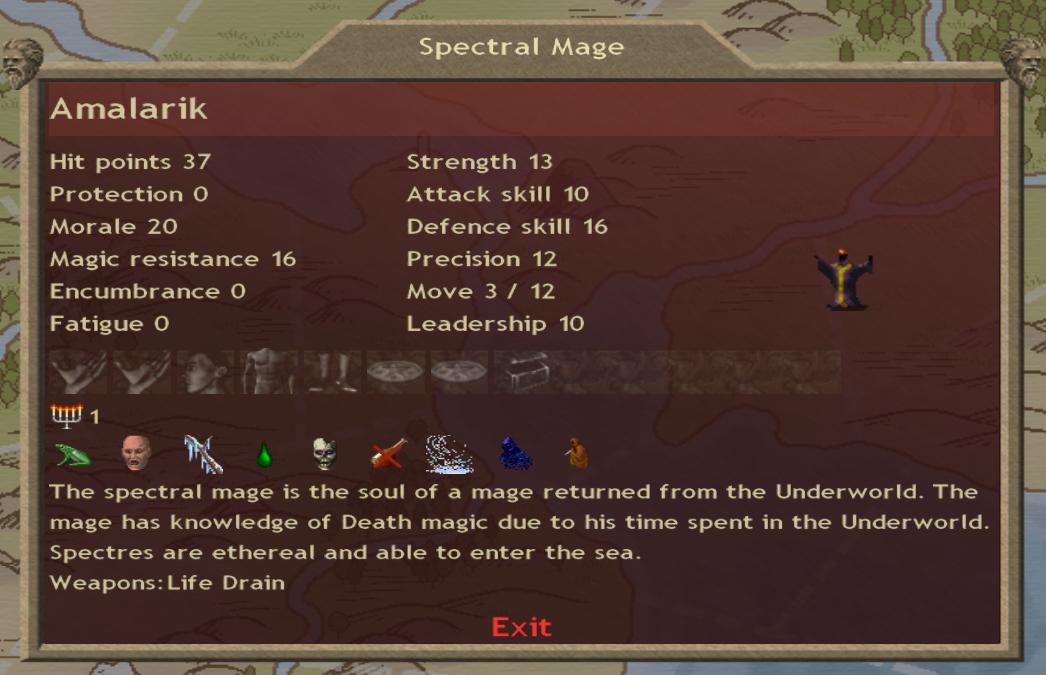Click the spectral mage unit portrait
Viewport: 1046px width, 675px height.
point(843,279)
